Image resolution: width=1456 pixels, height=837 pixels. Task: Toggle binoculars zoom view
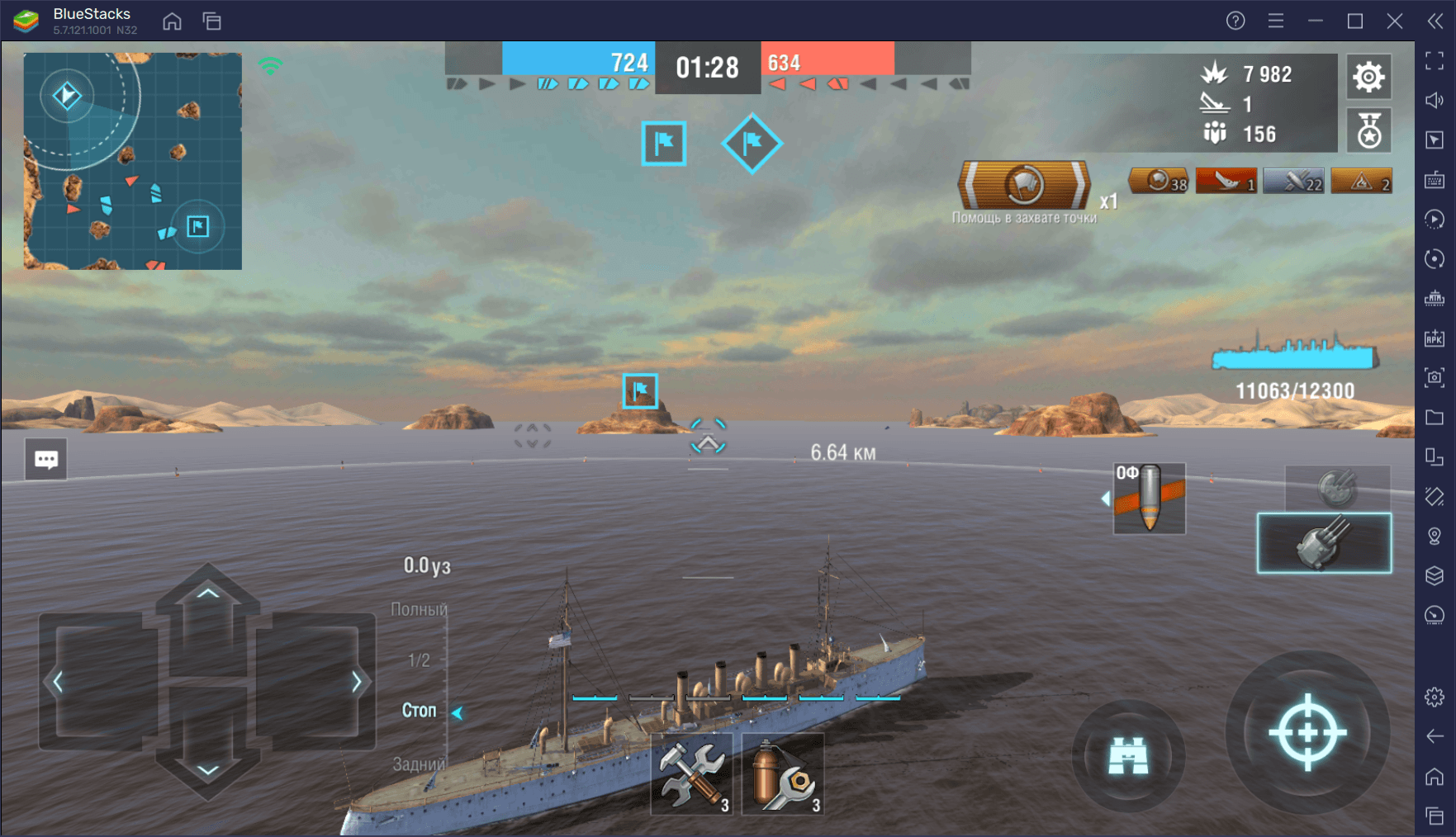[1128, 755]
